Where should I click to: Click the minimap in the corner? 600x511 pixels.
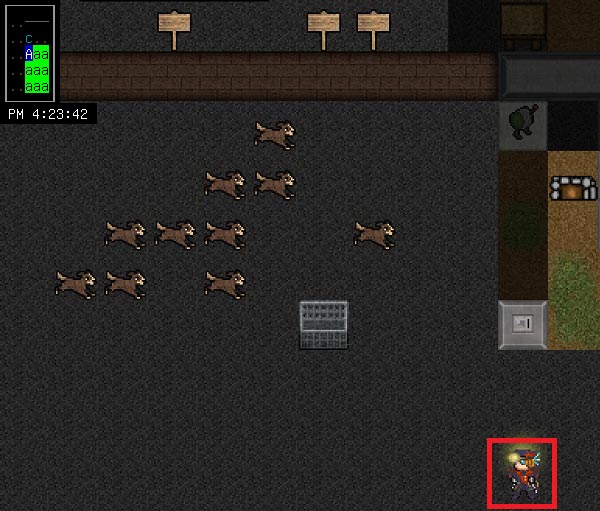(29, 51)
